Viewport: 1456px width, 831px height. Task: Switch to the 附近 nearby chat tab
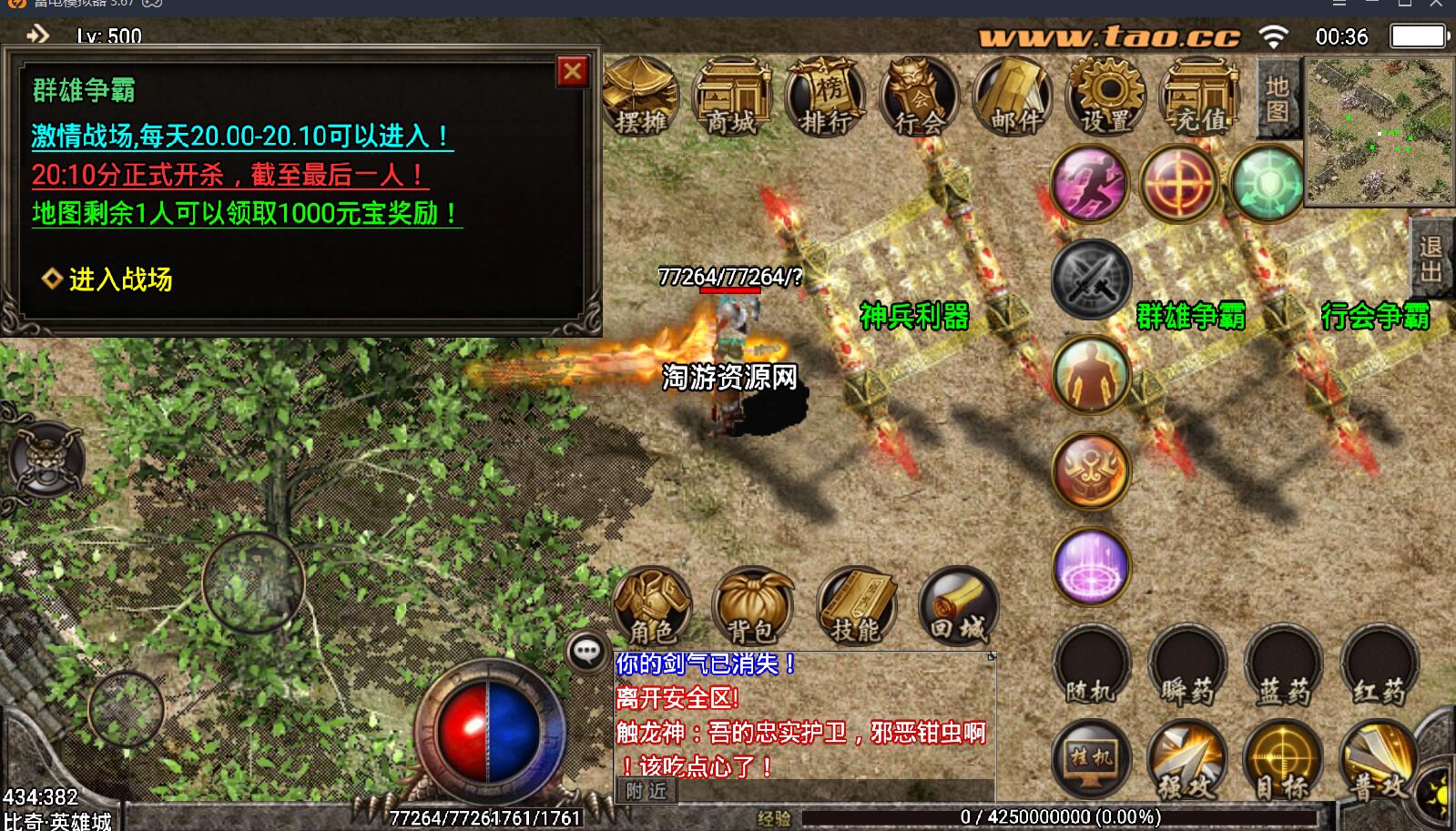pyautogui.click(x=646, y=791)
